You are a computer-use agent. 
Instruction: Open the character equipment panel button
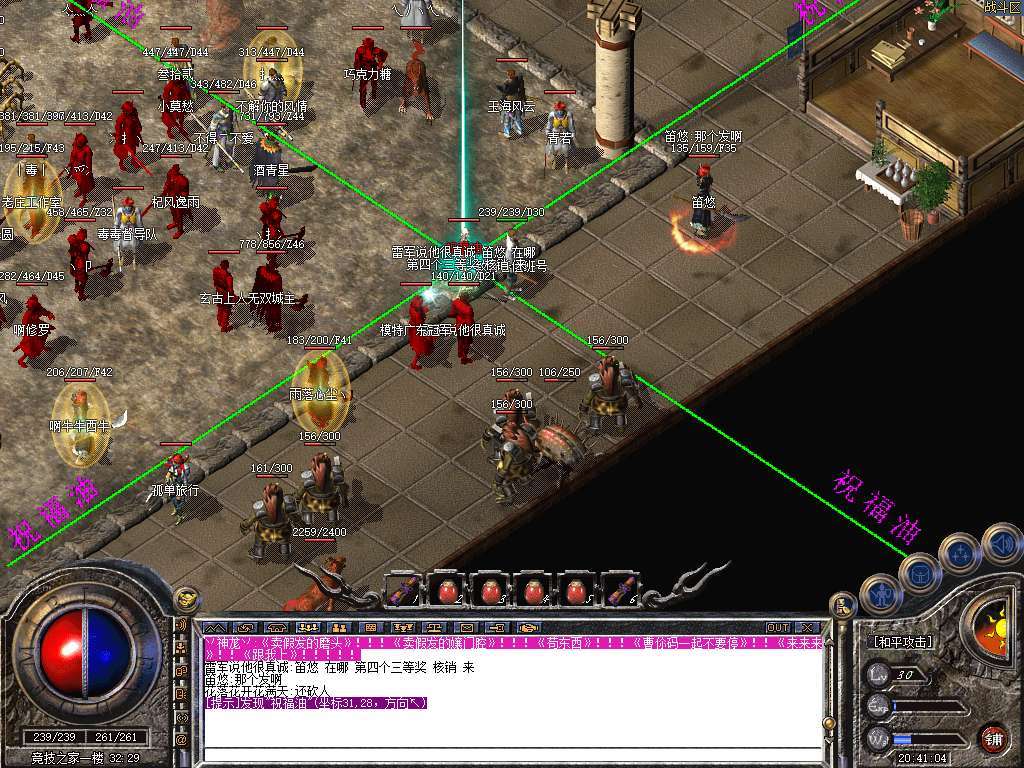pos(882,594)
